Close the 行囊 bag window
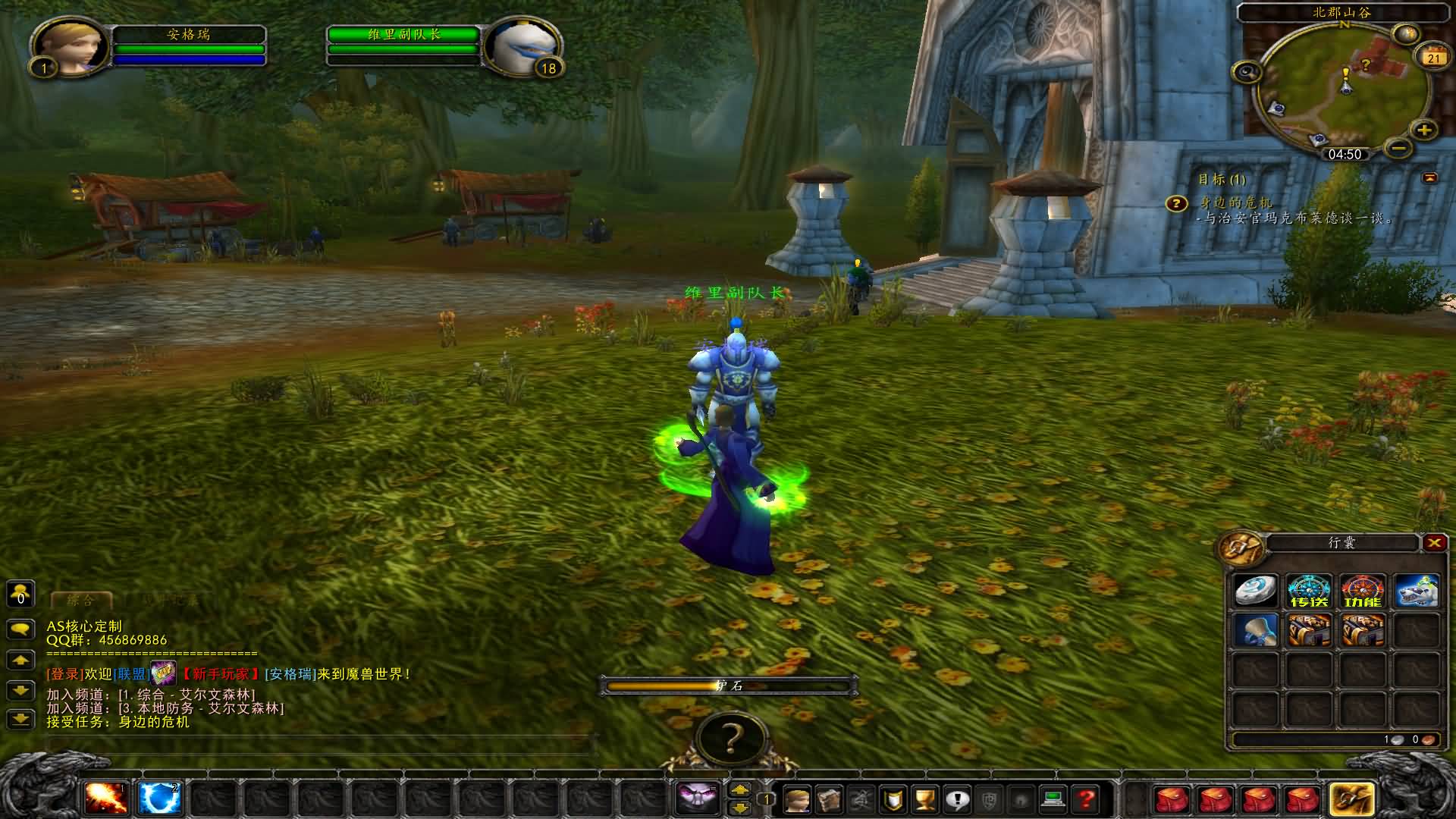This screenshot has width=1456, height=819. [x=1433, y=542]
